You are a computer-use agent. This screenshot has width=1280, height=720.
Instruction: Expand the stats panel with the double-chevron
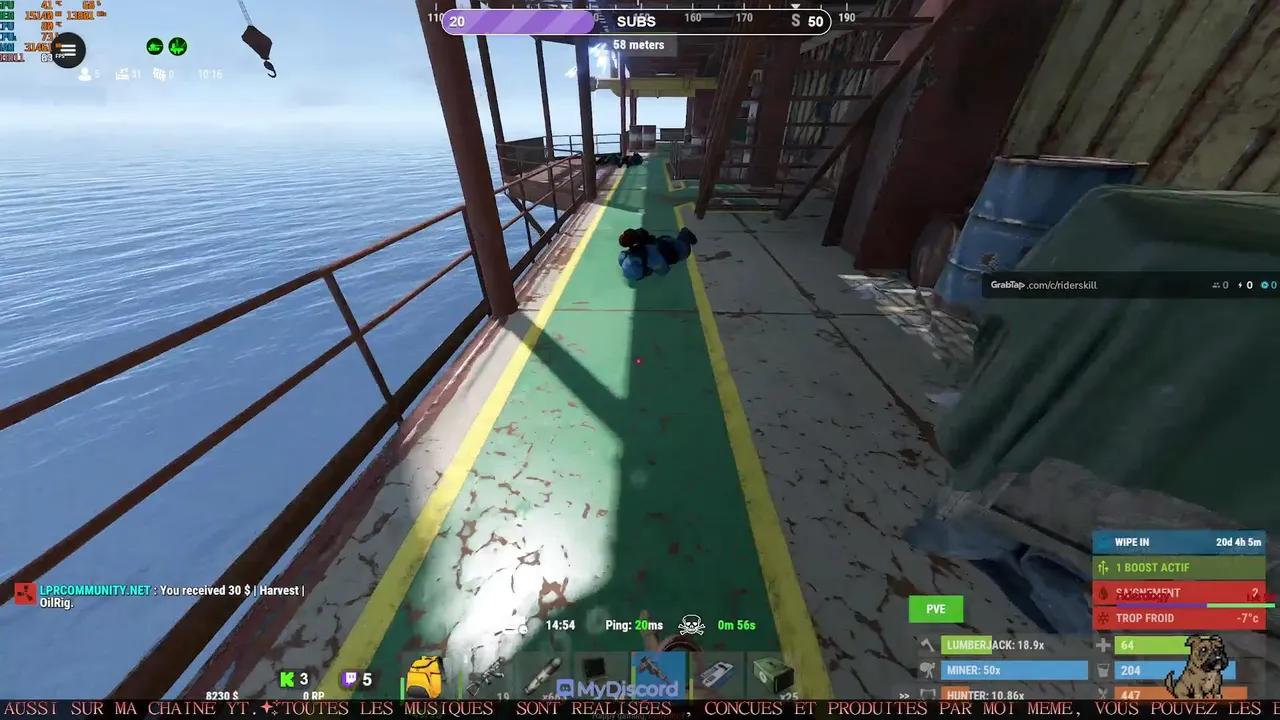pyautogui.click(x=903, y=694)
